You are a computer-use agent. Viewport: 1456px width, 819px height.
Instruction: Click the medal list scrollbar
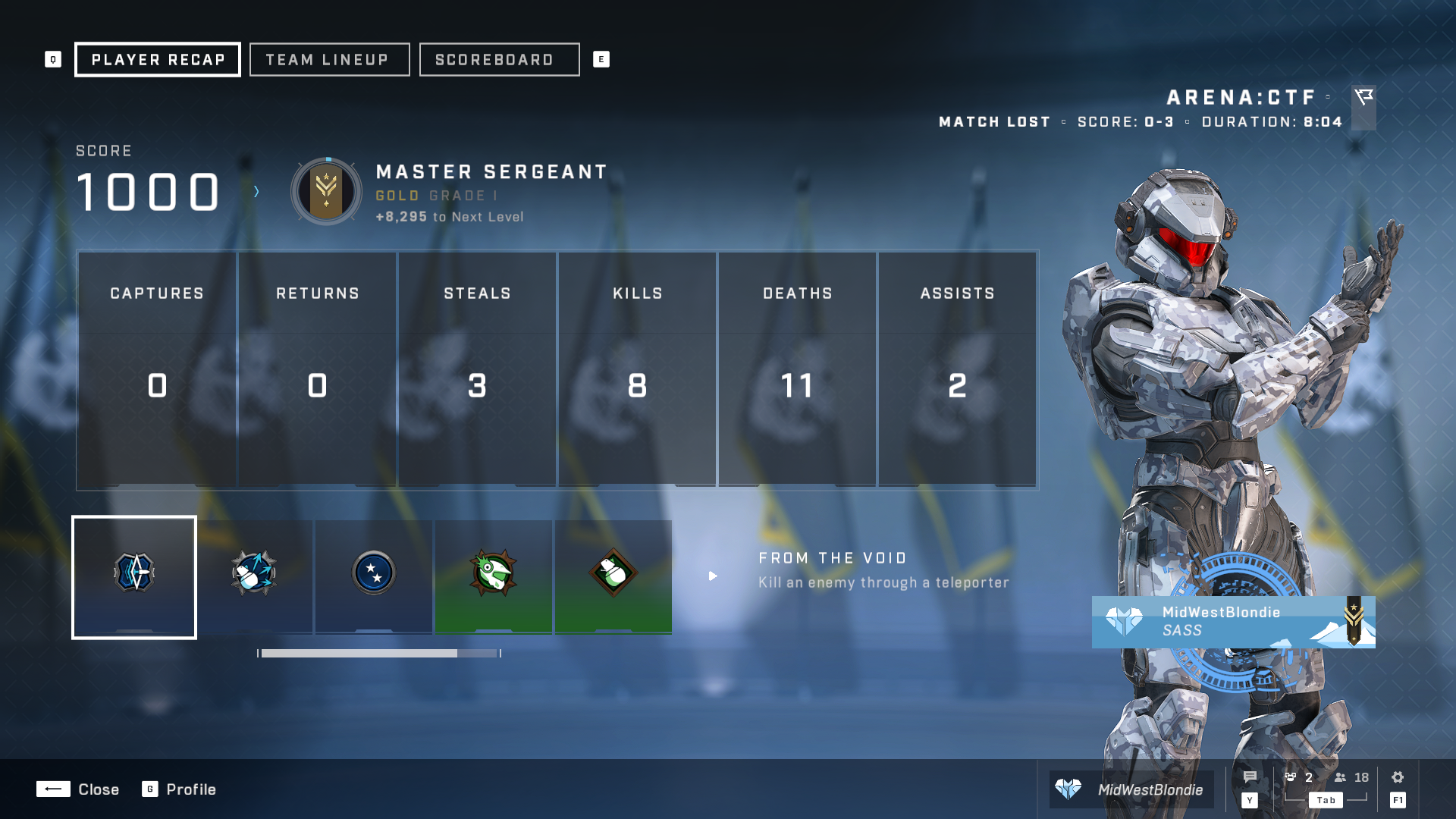coord(379,653)
